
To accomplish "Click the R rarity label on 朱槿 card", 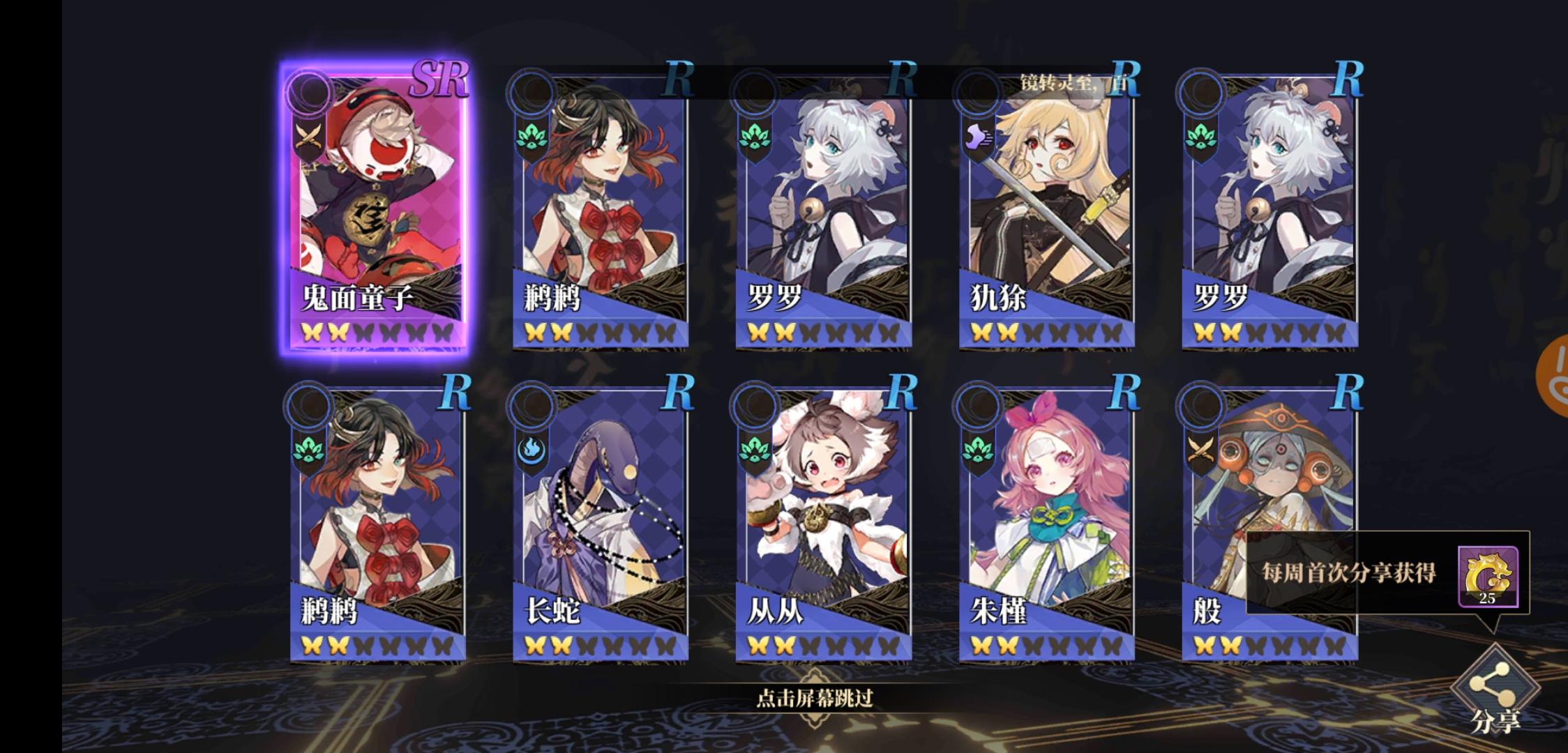I will [1126, 393].
